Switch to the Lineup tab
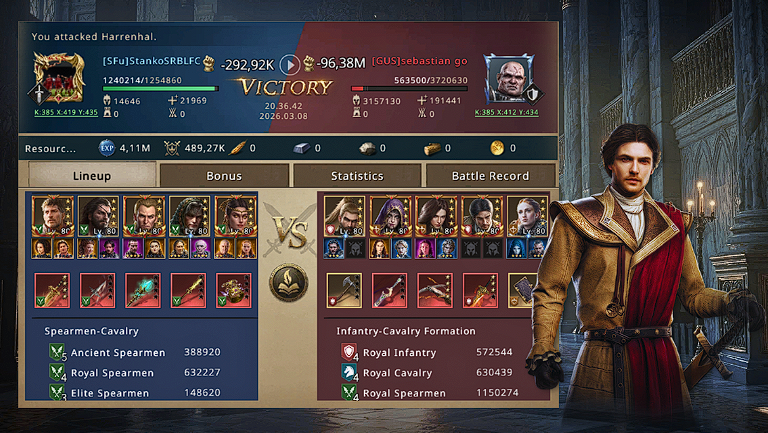Viewport: 768px width, 433px height. pyautogui.click(x=92, y=176)
